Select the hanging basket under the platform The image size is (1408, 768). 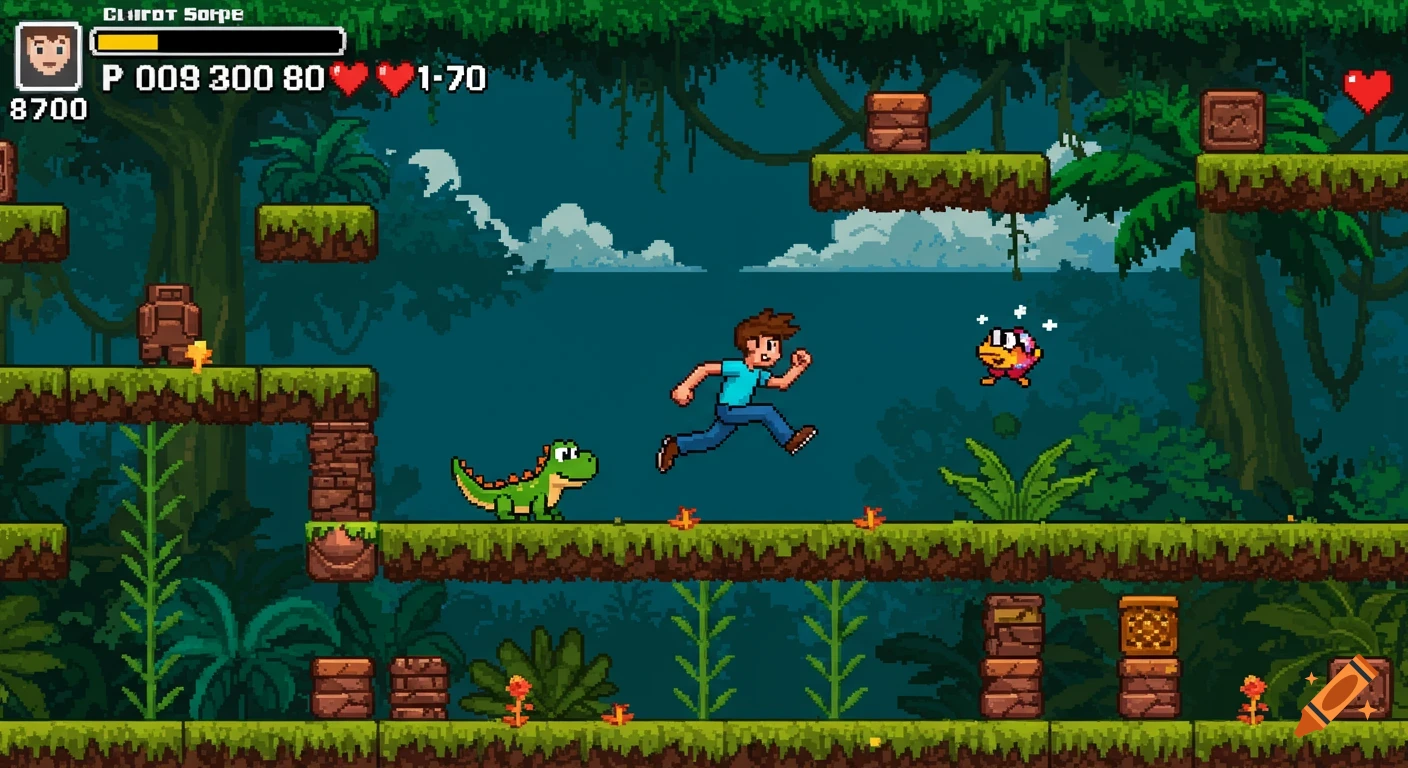coord(340,549)
